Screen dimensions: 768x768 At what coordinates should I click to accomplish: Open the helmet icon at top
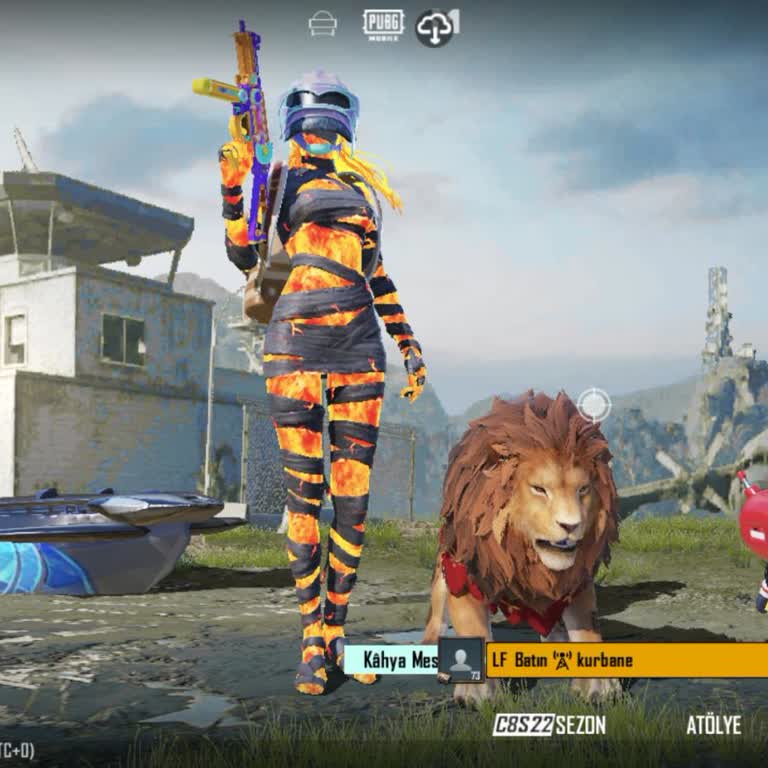point(323,24)
